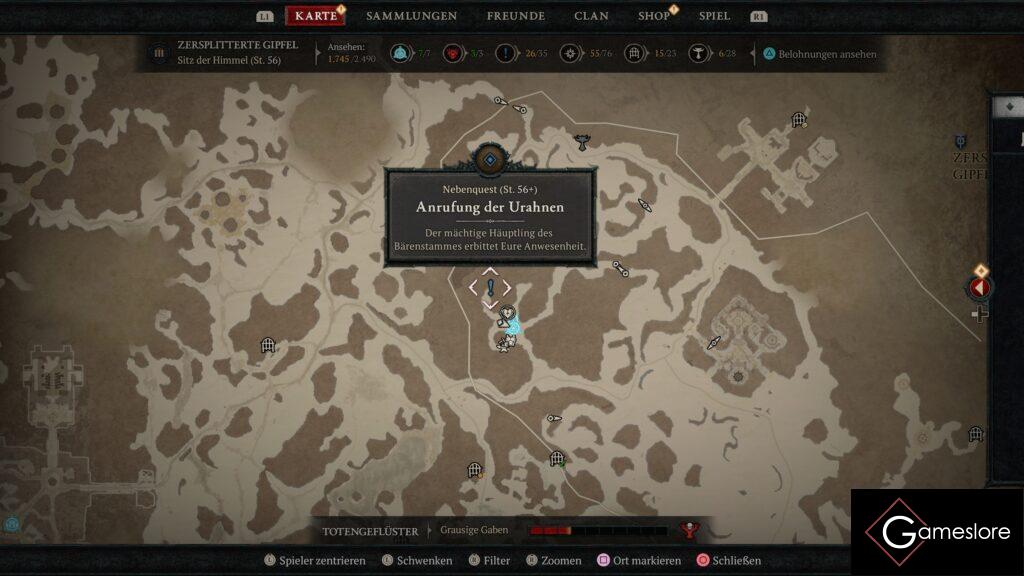Click the red stronghold progress icon showing 3/3

click(x=452, y=53)
